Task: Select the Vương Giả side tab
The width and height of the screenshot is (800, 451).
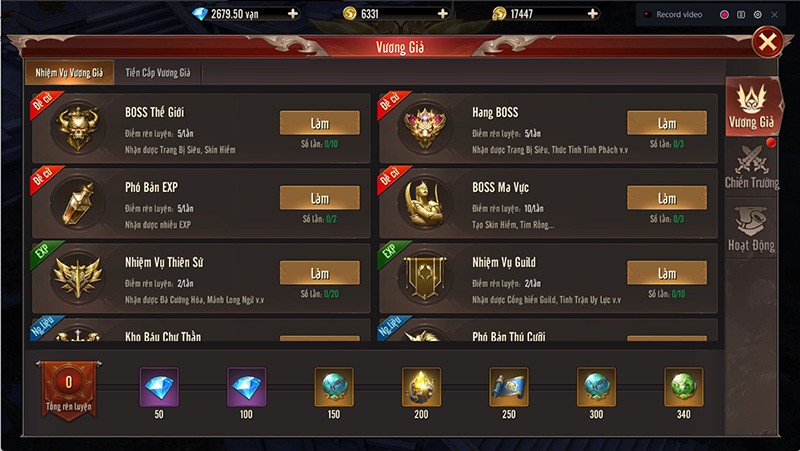Action: [x=752, y=106]
